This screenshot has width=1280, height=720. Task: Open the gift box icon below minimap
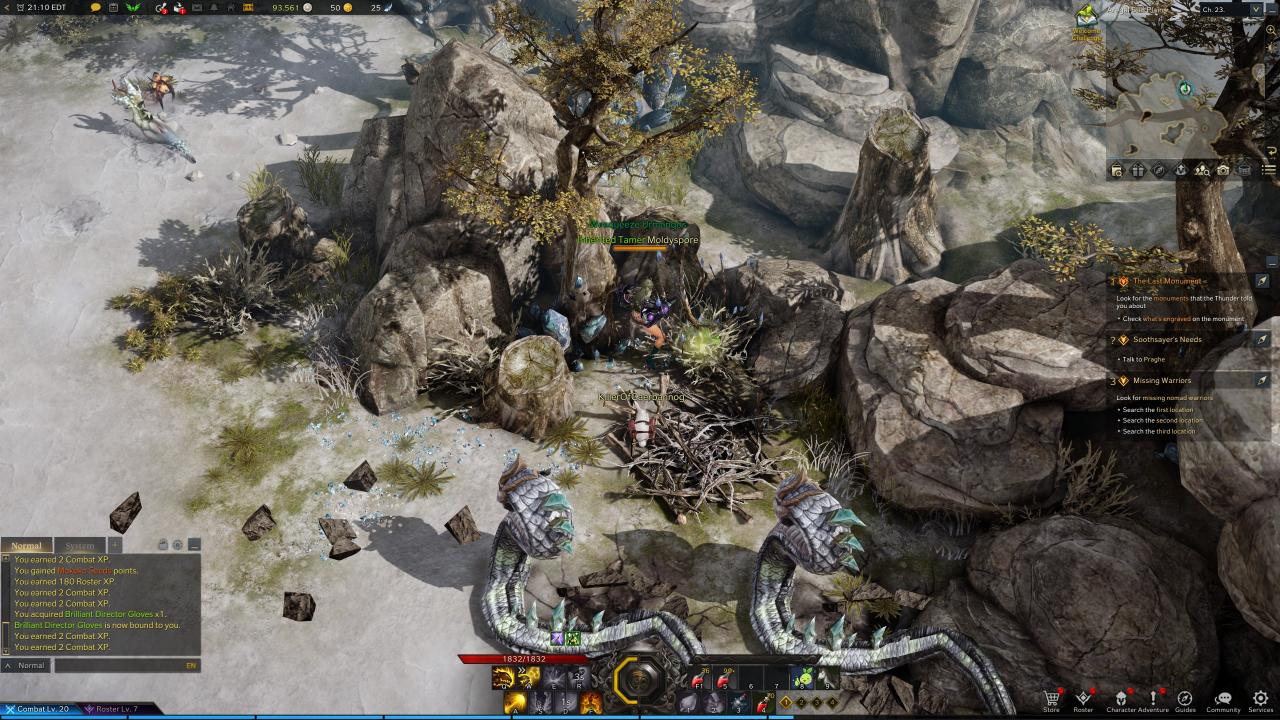pos(1138,171)
